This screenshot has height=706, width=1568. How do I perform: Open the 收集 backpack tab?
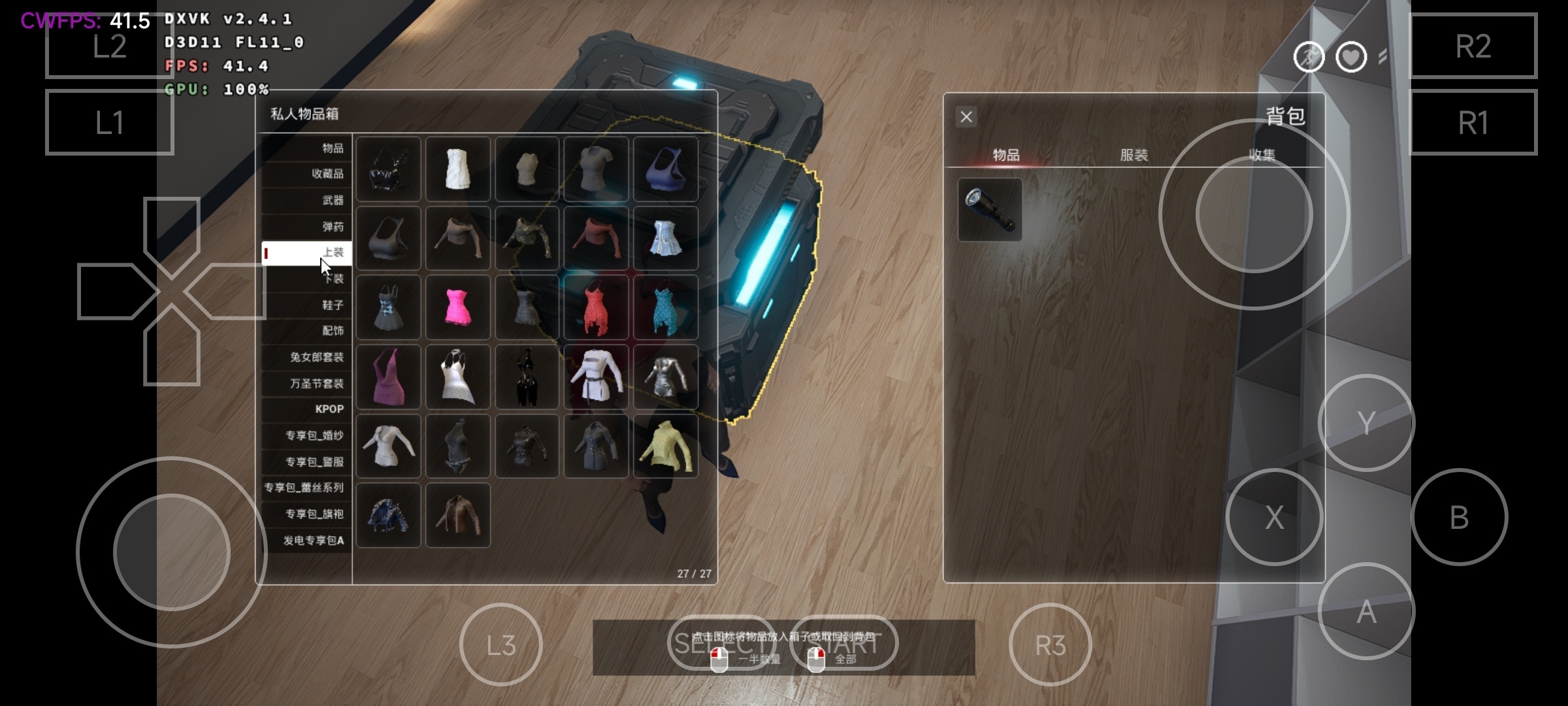coord(1262,155)
